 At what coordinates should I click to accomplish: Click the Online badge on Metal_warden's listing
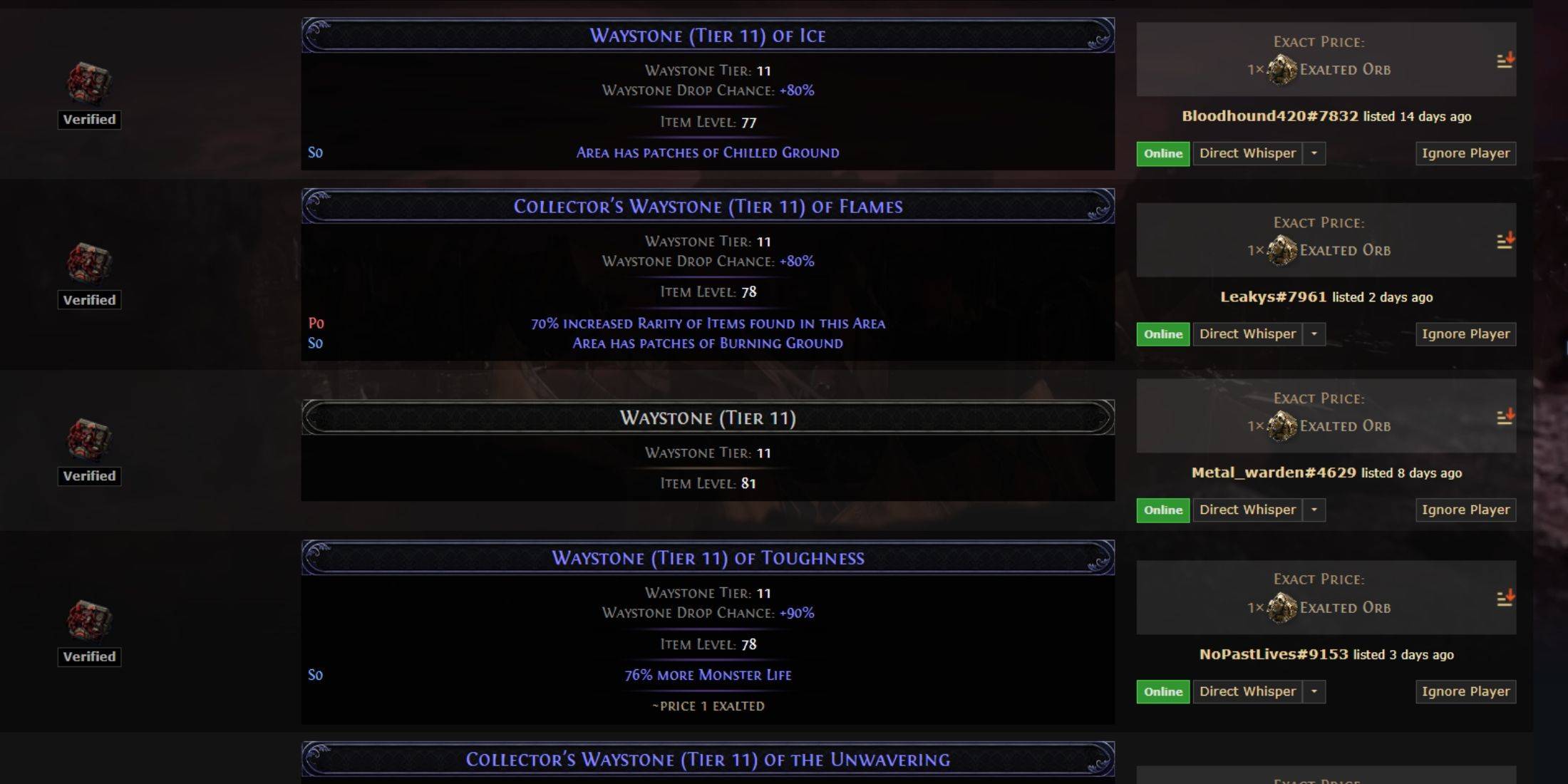1162,510
